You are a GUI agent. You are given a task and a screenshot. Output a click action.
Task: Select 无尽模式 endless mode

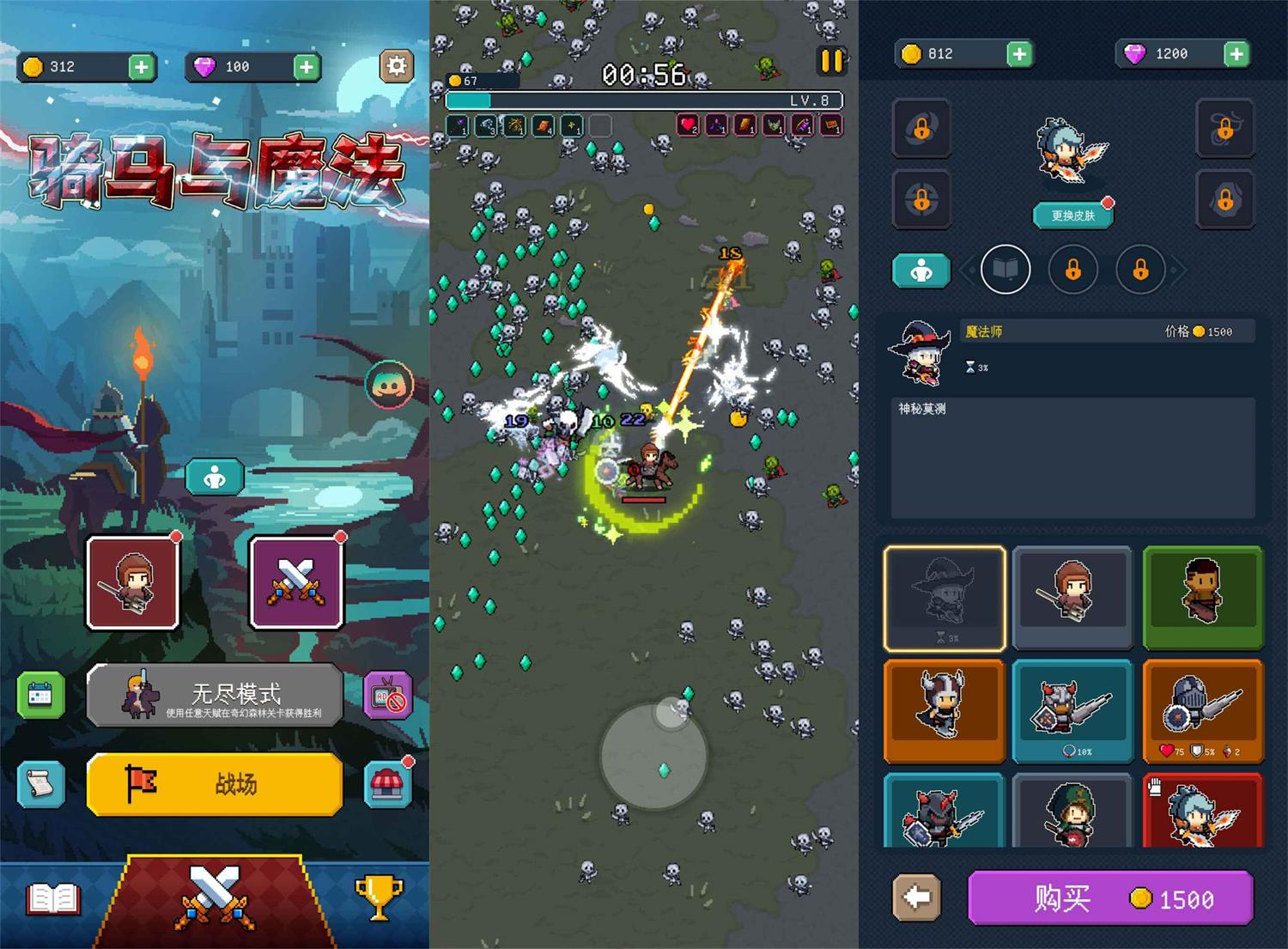(x=215, y=695)
